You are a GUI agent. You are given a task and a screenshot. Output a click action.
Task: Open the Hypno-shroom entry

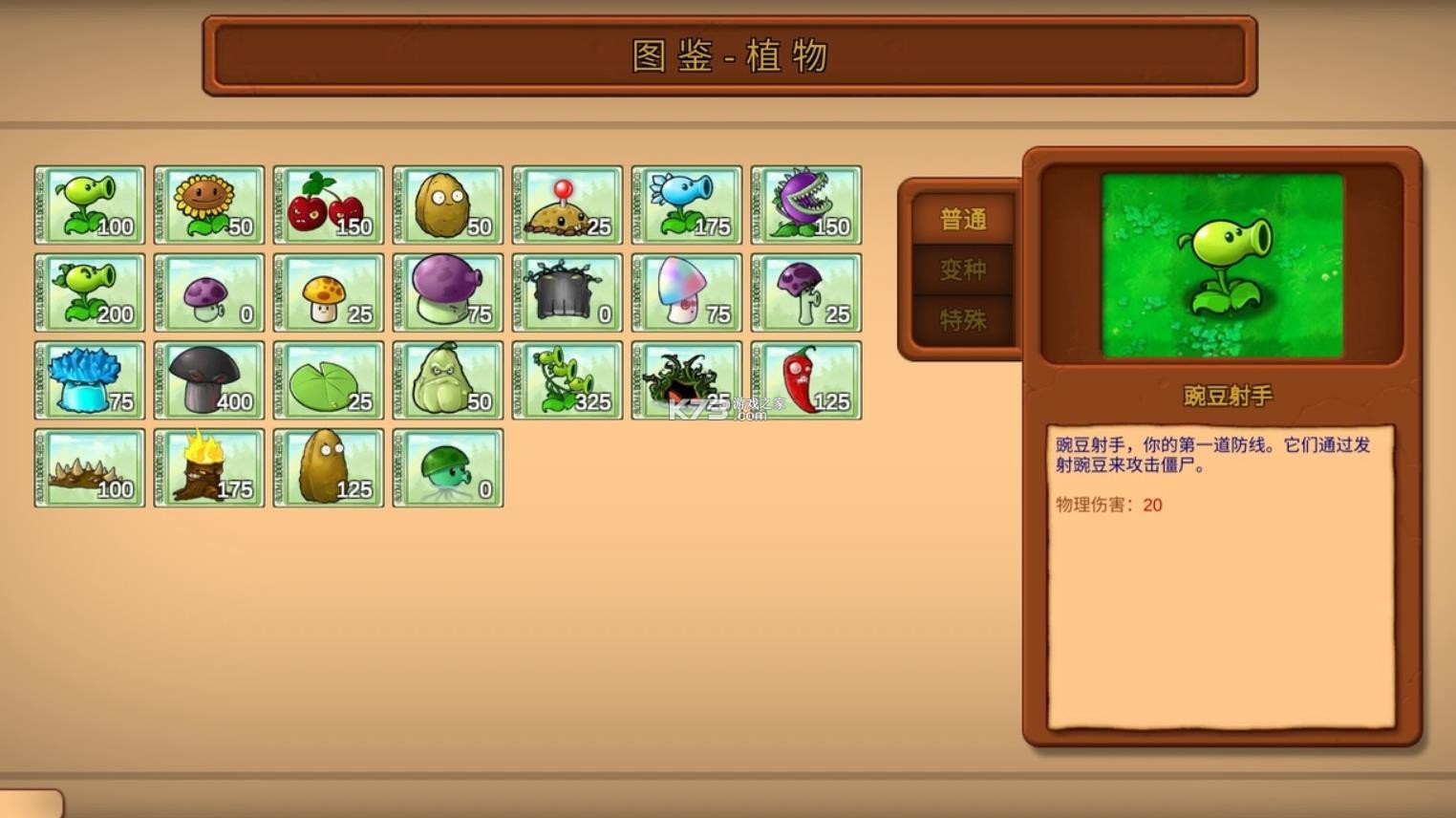click(686, 291)
